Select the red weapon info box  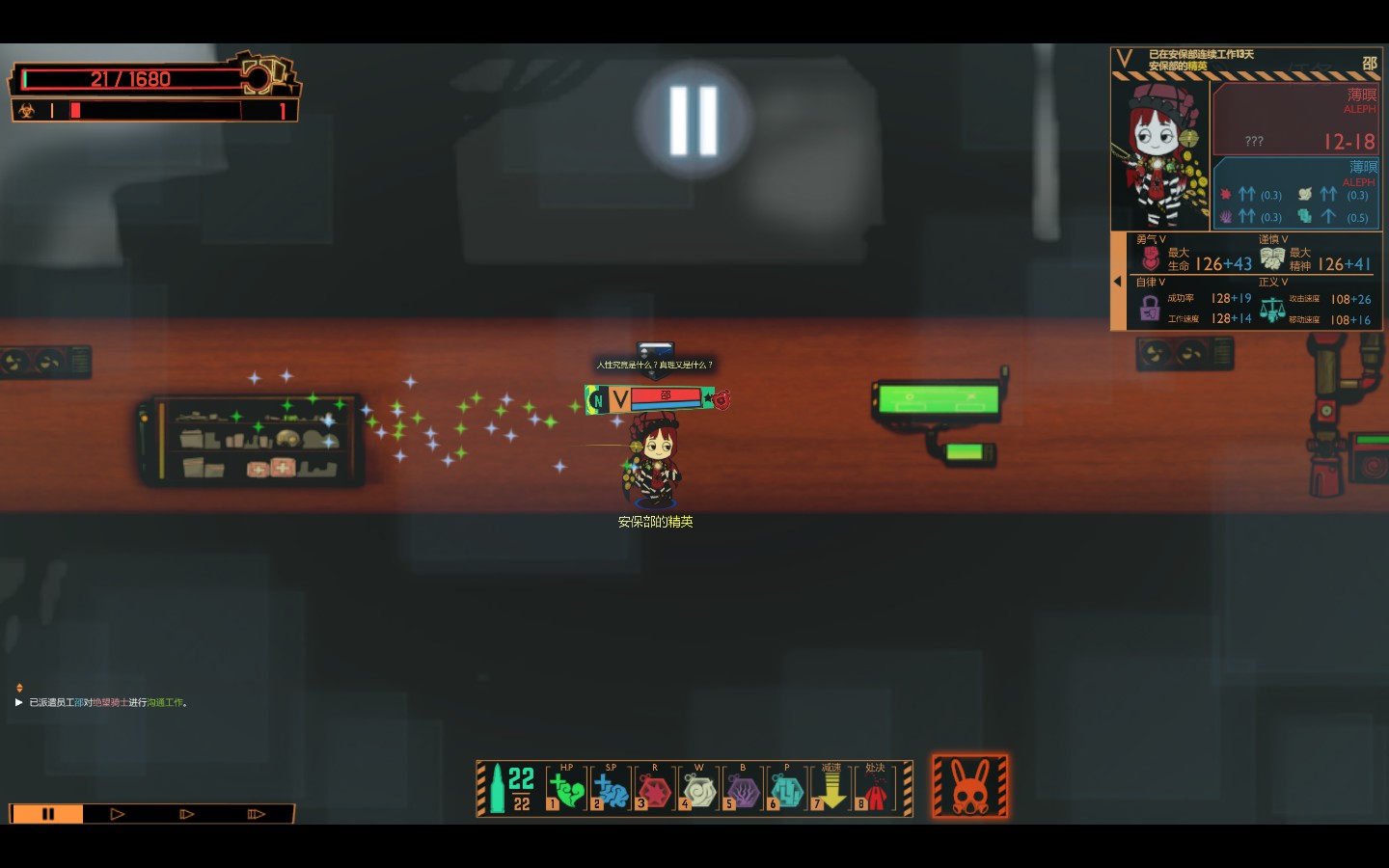pyautogui.click(x=1295, y=119)
